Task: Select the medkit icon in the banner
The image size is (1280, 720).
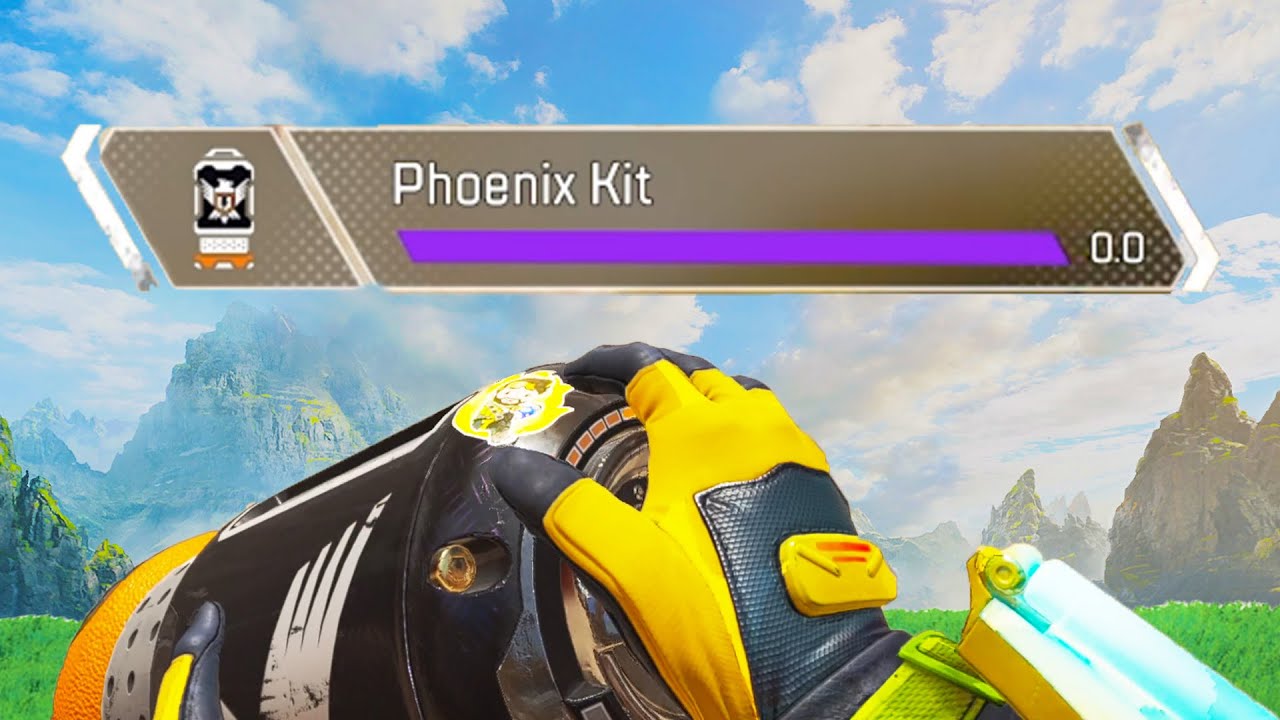Action: (222, 210)
